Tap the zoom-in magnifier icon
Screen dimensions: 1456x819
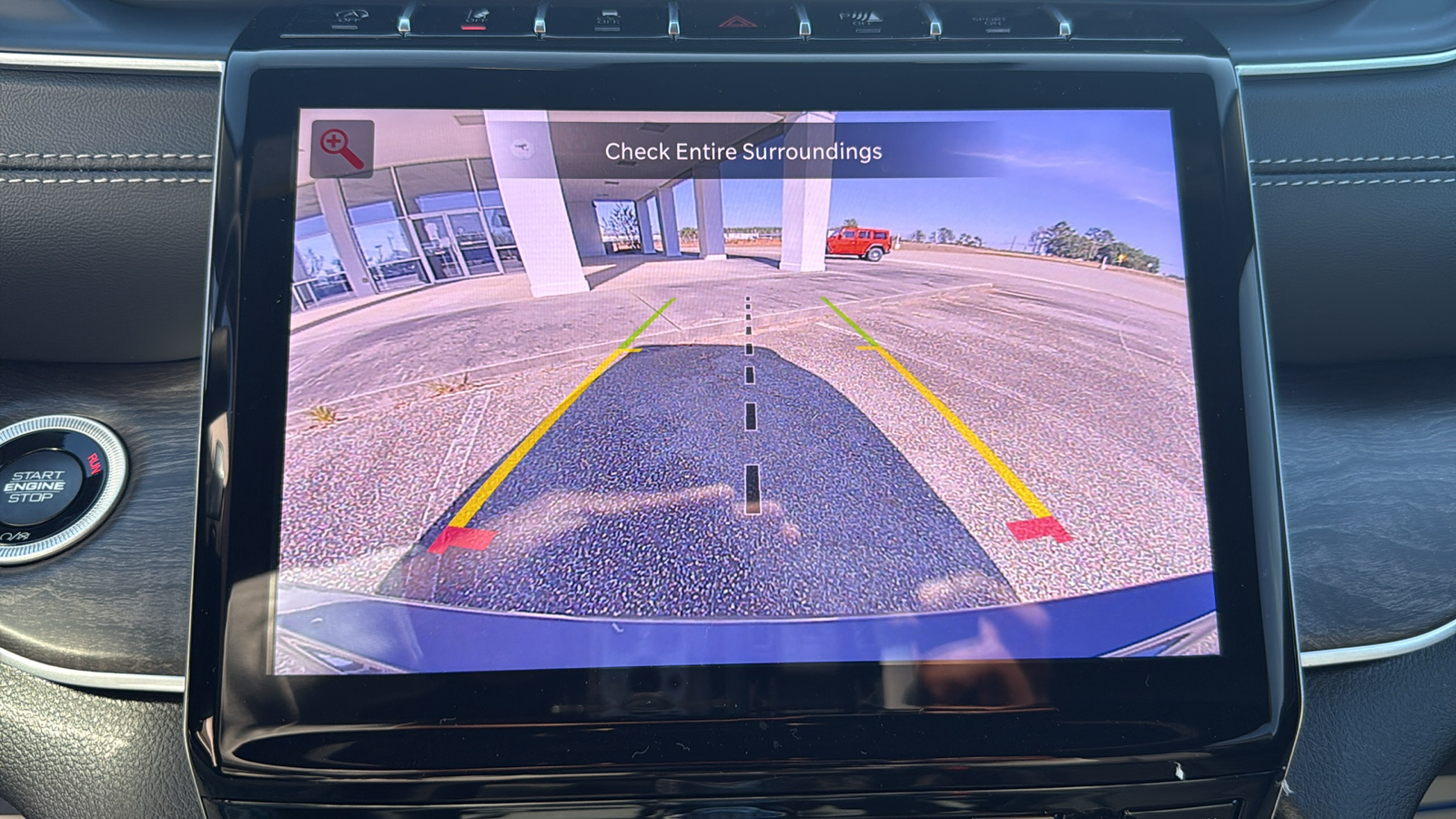[x=342, y=149]
